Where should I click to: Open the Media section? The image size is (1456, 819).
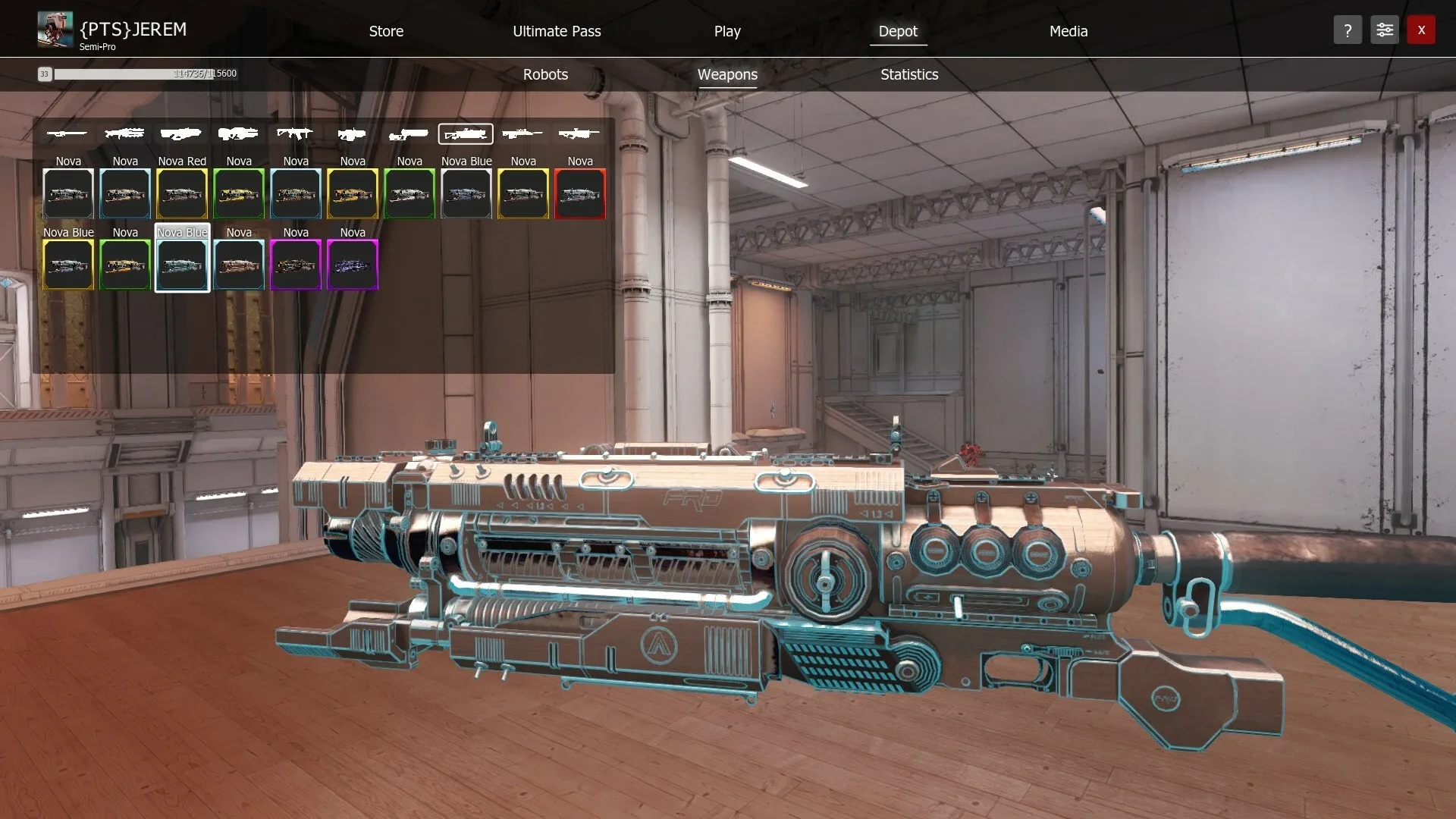coord(1068,31)
